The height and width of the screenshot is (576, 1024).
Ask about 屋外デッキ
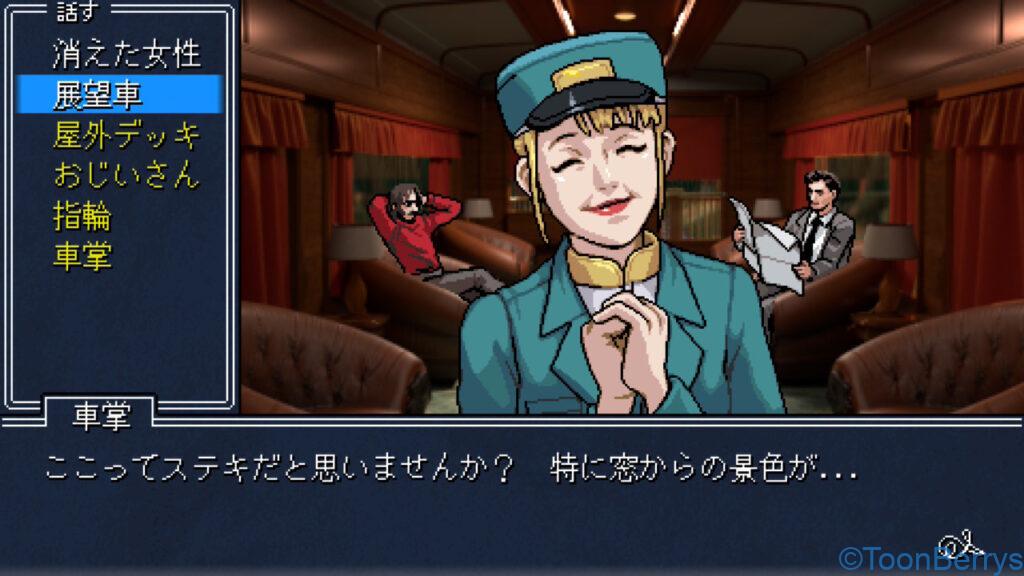126,135
